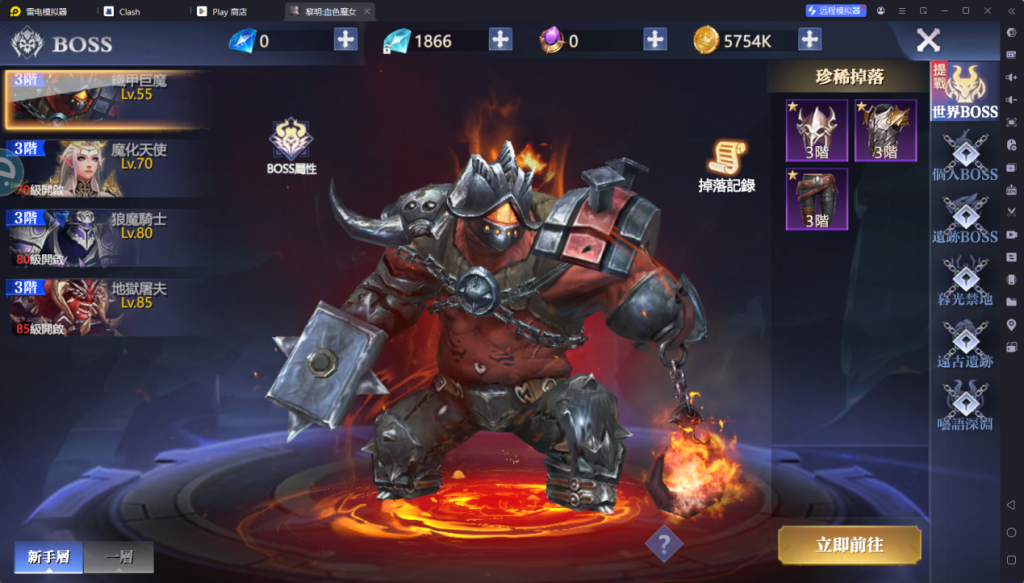Open the question mark help button
Screen dimensions: 1024x583
[x=663, y=545]
